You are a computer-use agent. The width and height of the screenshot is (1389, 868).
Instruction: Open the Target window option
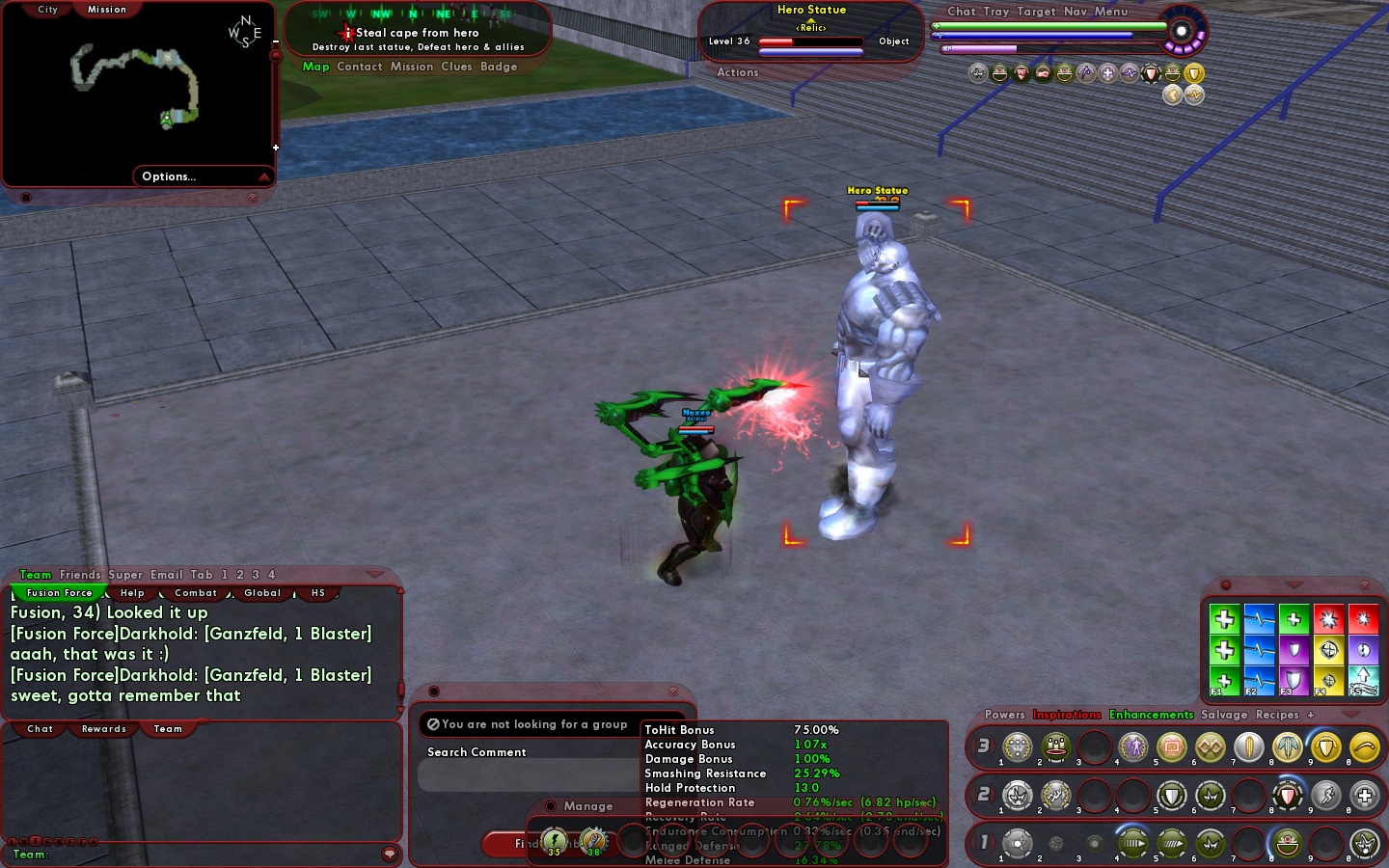(x=1036, y=12)
